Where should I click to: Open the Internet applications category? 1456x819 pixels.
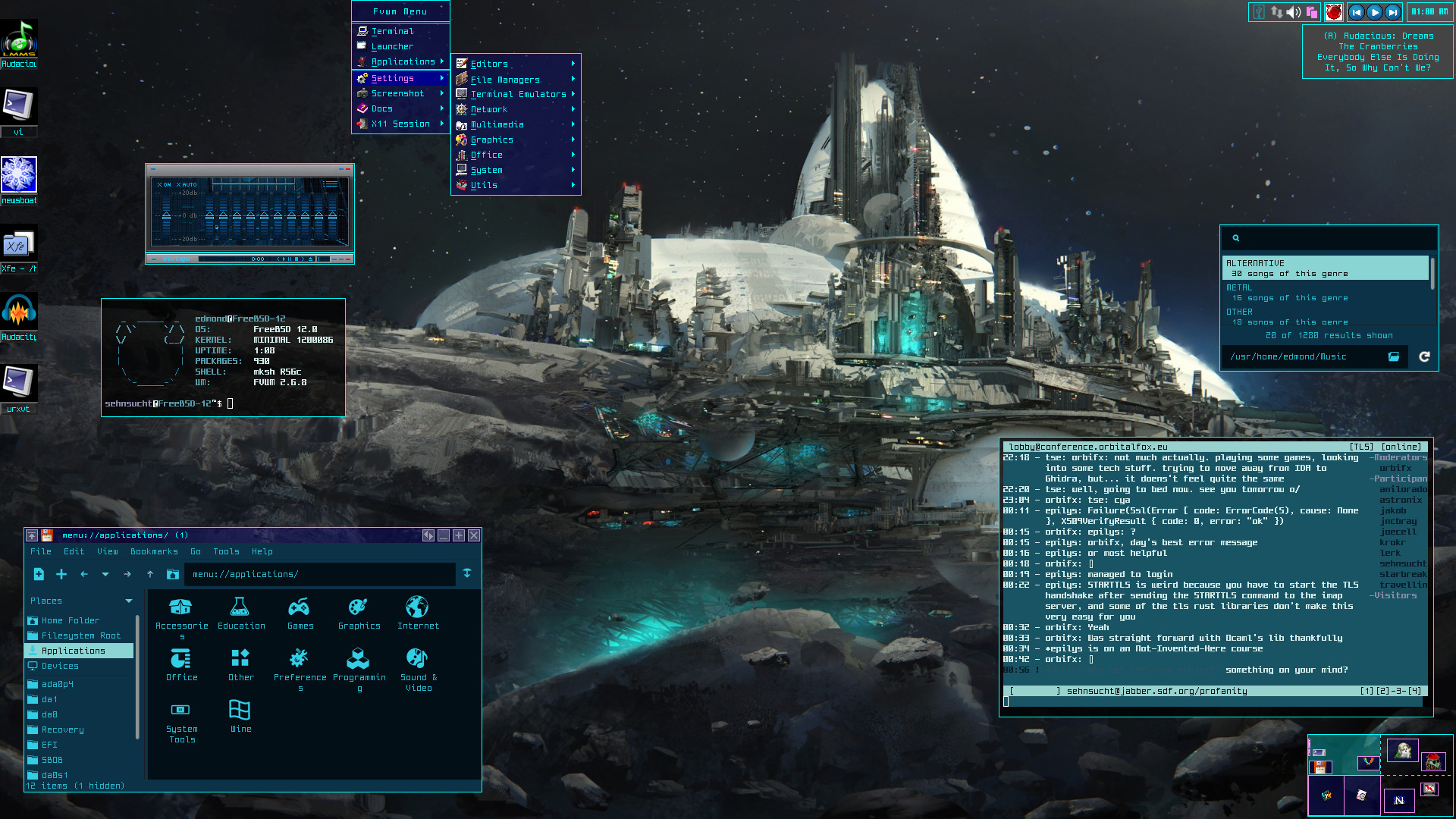[418, 613]
